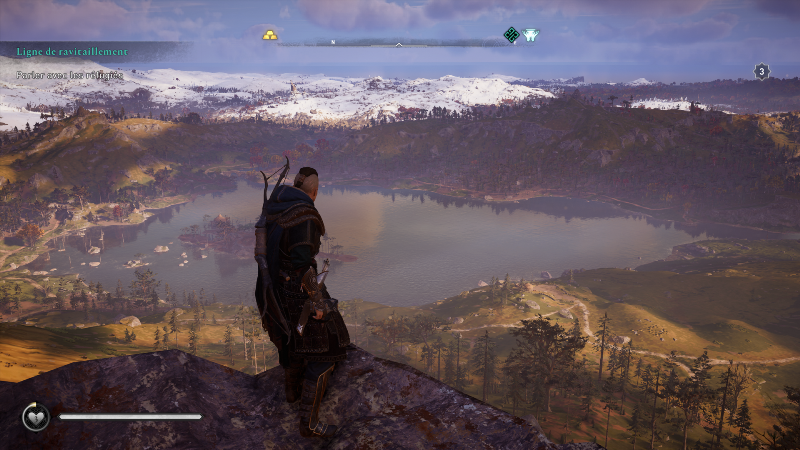Click the gold ingots wealth marker on compass
Viewport: 800px width, 450px height.
[271, 35]
